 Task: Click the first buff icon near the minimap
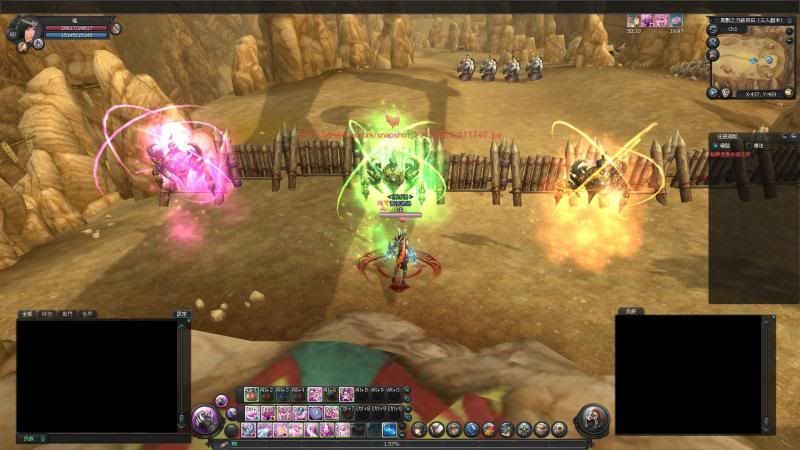(633, 20)
